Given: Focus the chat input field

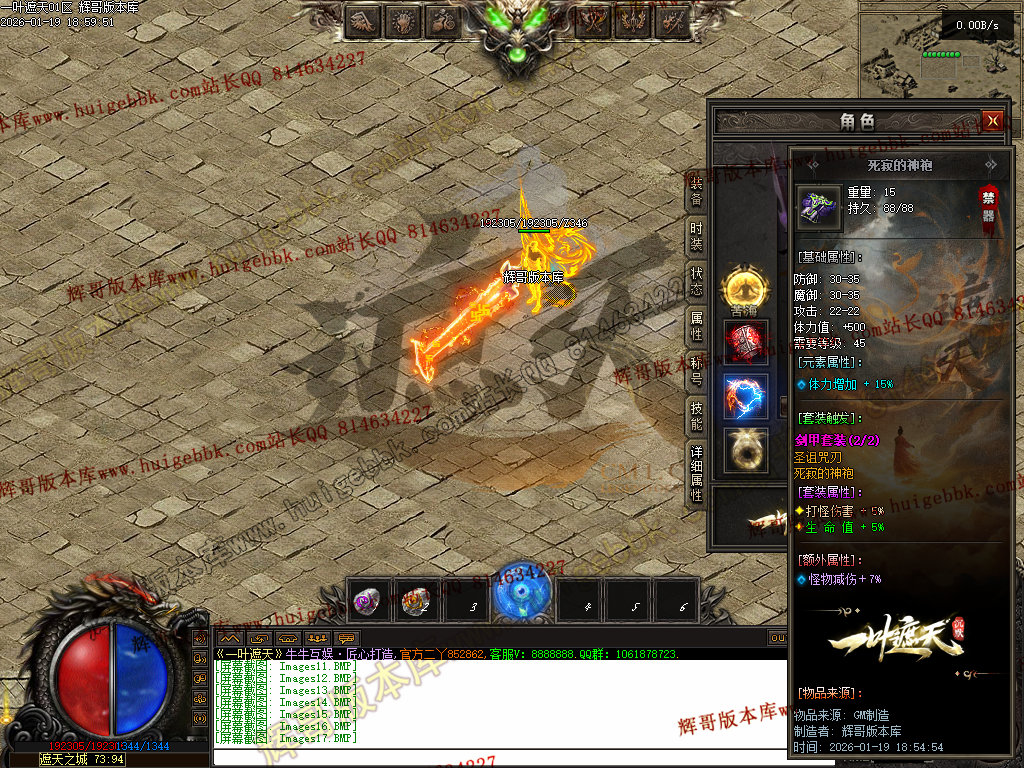Looking at the screenshot, I should (500, 757).
